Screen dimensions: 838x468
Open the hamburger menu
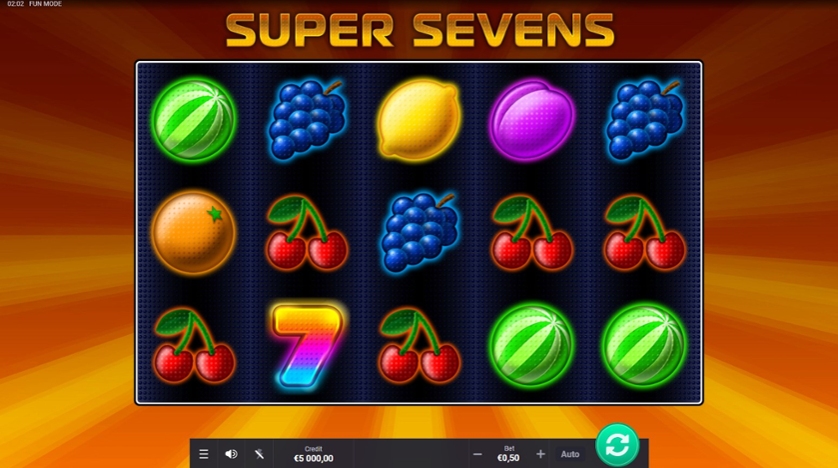pos(204,454)
